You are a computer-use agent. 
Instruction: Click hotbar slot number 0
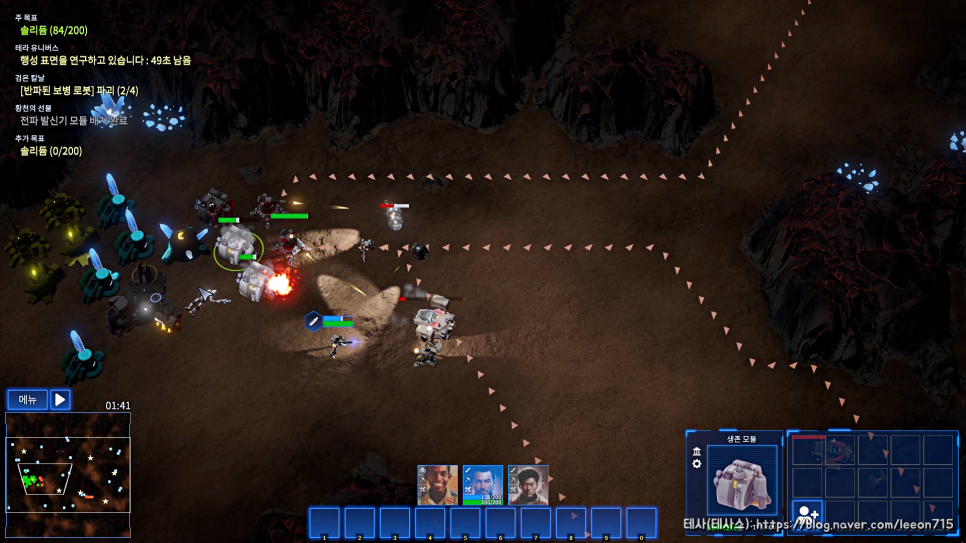pos(642,523)
